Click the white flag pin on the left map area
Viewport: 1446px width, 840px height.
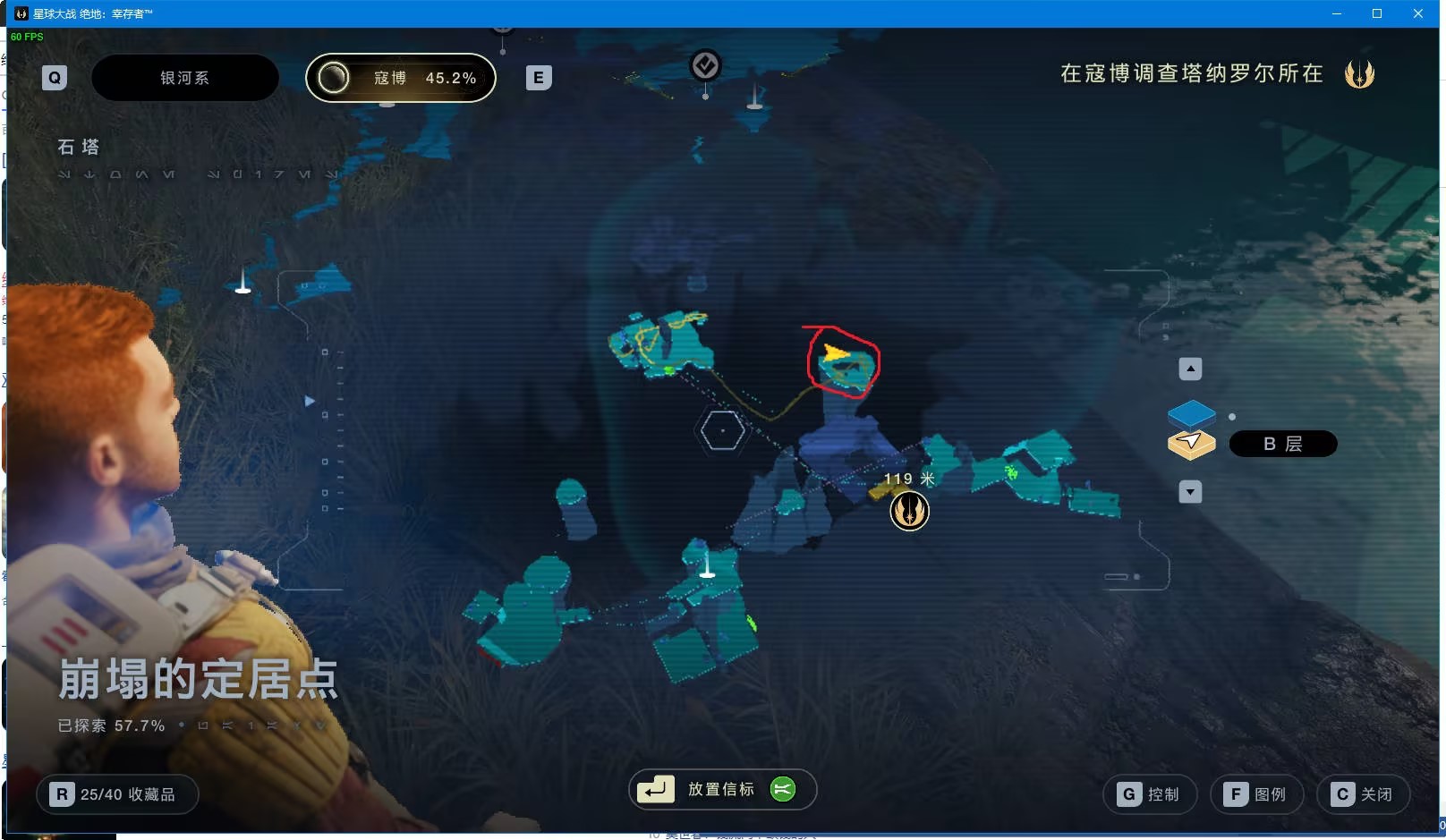[242, 284]
